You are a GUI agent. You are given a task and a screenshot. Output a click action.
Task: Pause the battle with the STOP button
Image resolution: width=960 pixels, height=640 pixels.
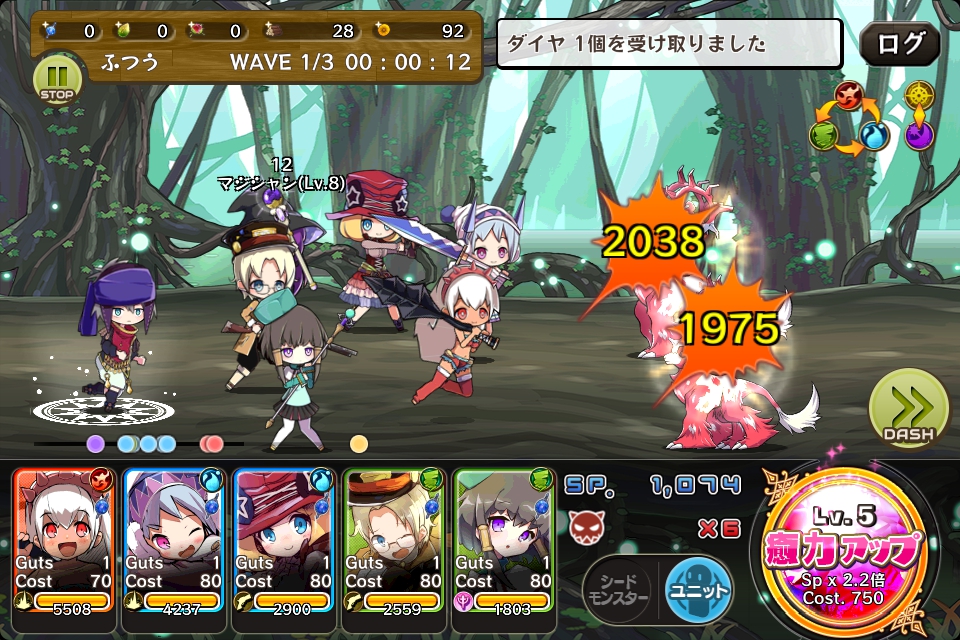pos(57,79)
